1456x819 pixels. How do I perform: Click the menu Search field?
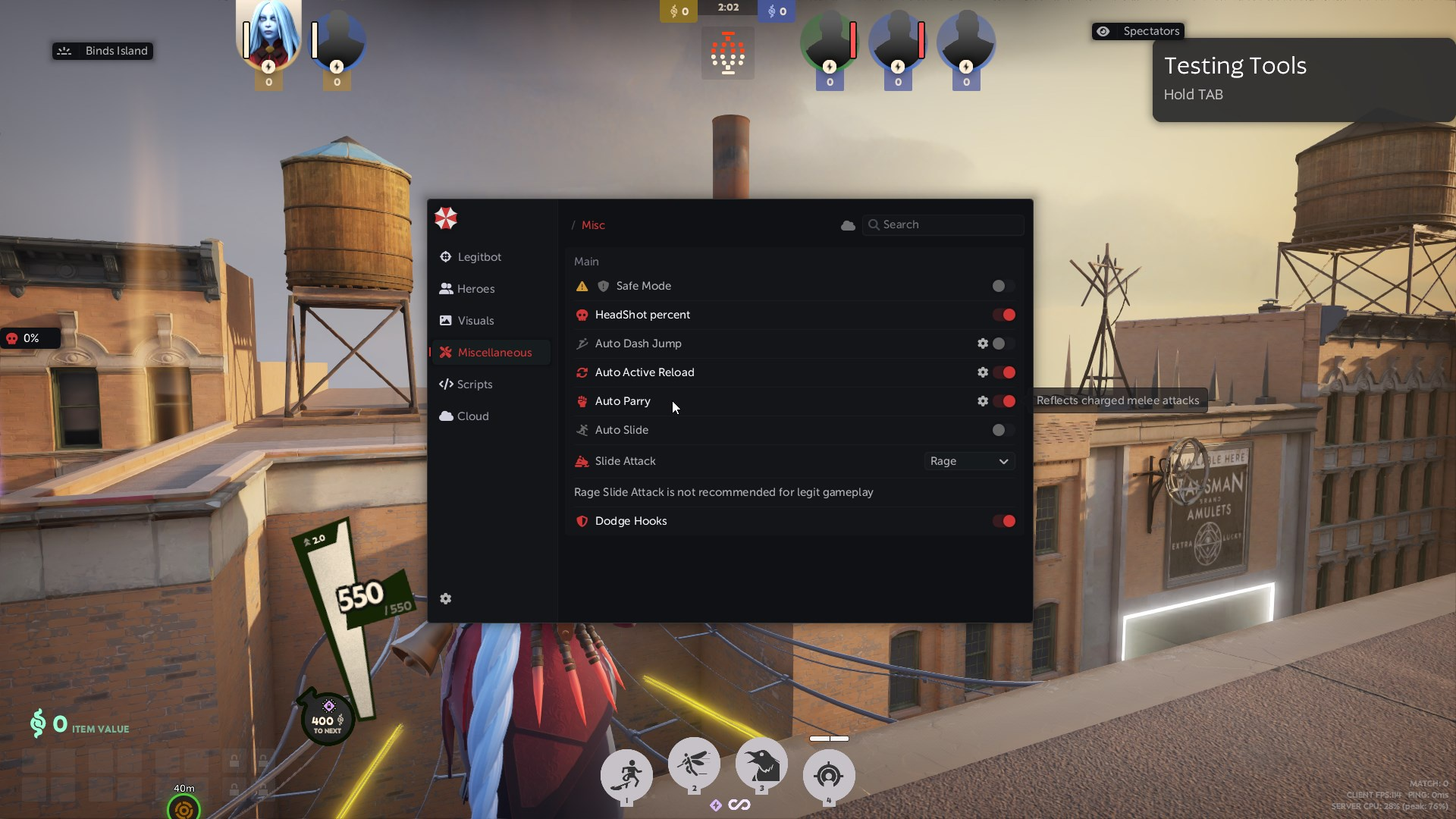(x=948, y=224)
